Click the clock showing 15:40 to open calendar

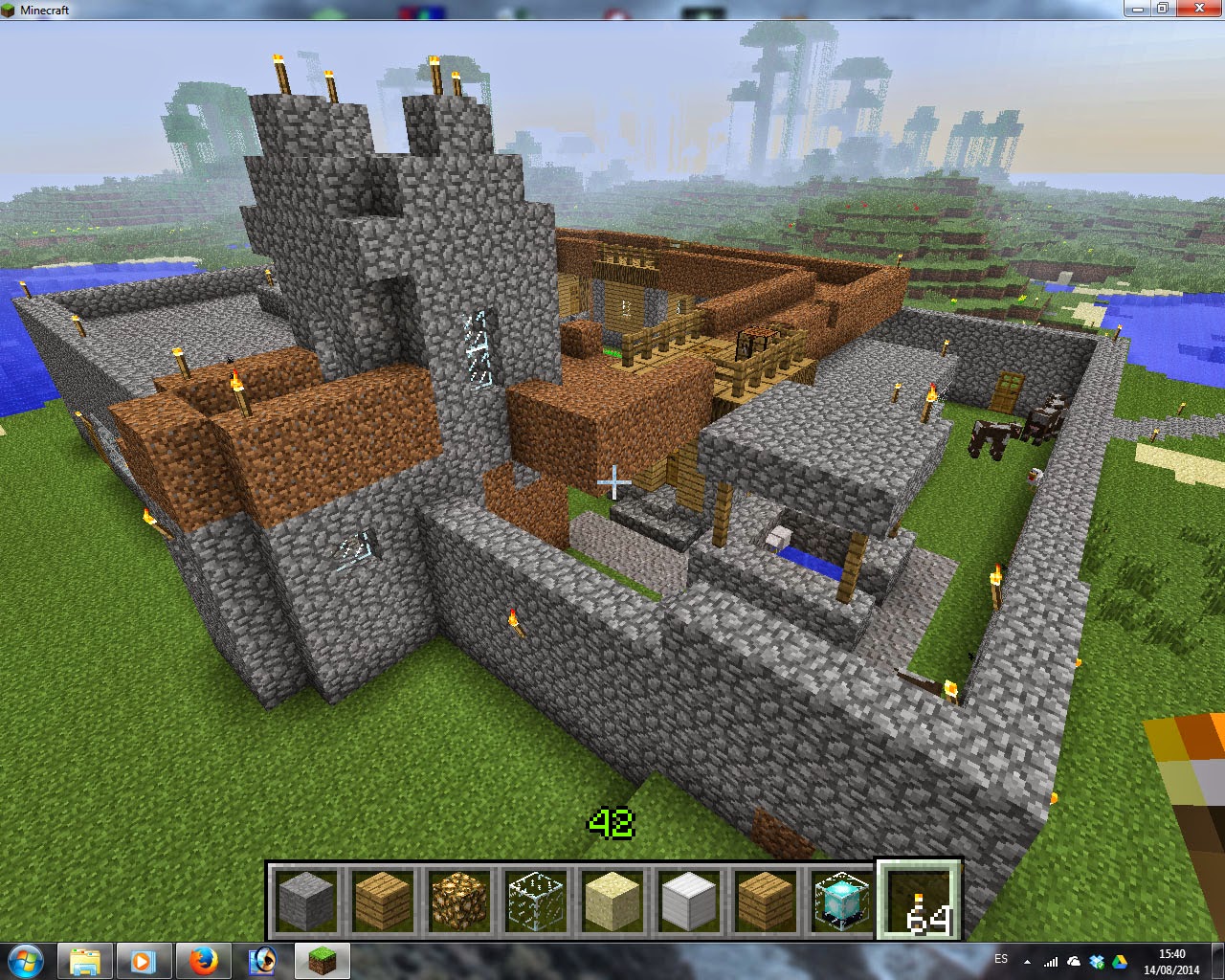coord(1172,961)
